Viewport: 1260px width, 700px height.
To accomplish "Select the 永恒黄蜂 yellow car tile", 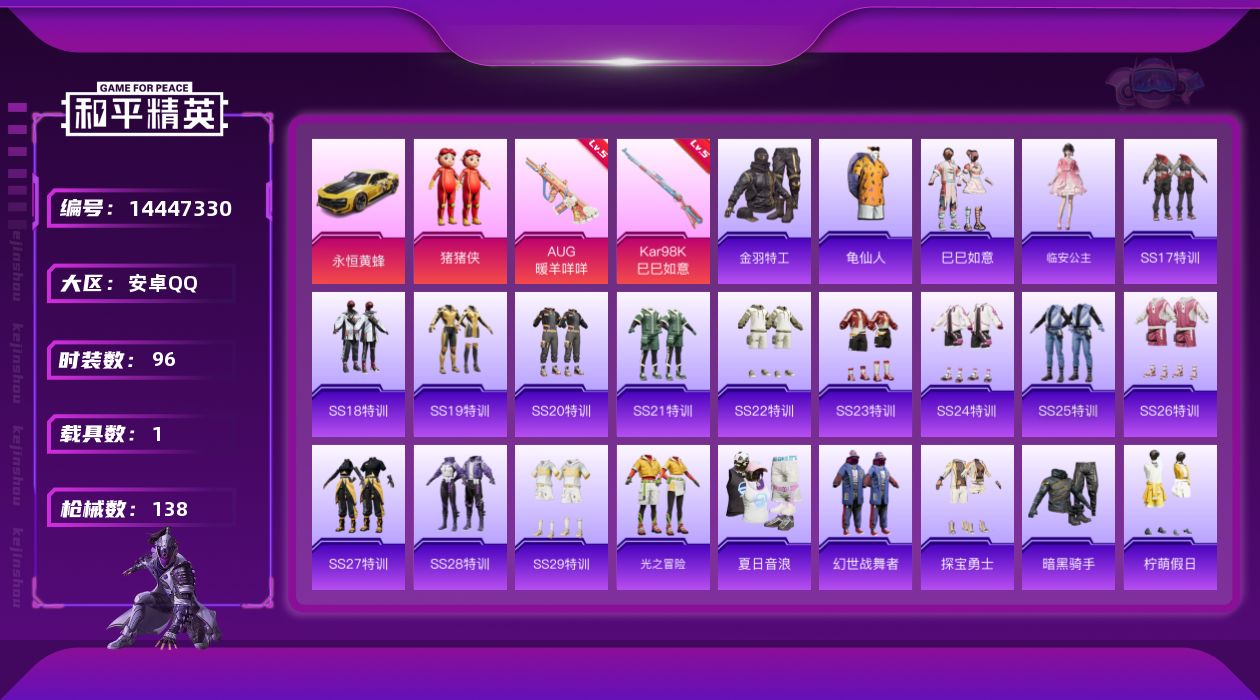I will click(358, 210).
